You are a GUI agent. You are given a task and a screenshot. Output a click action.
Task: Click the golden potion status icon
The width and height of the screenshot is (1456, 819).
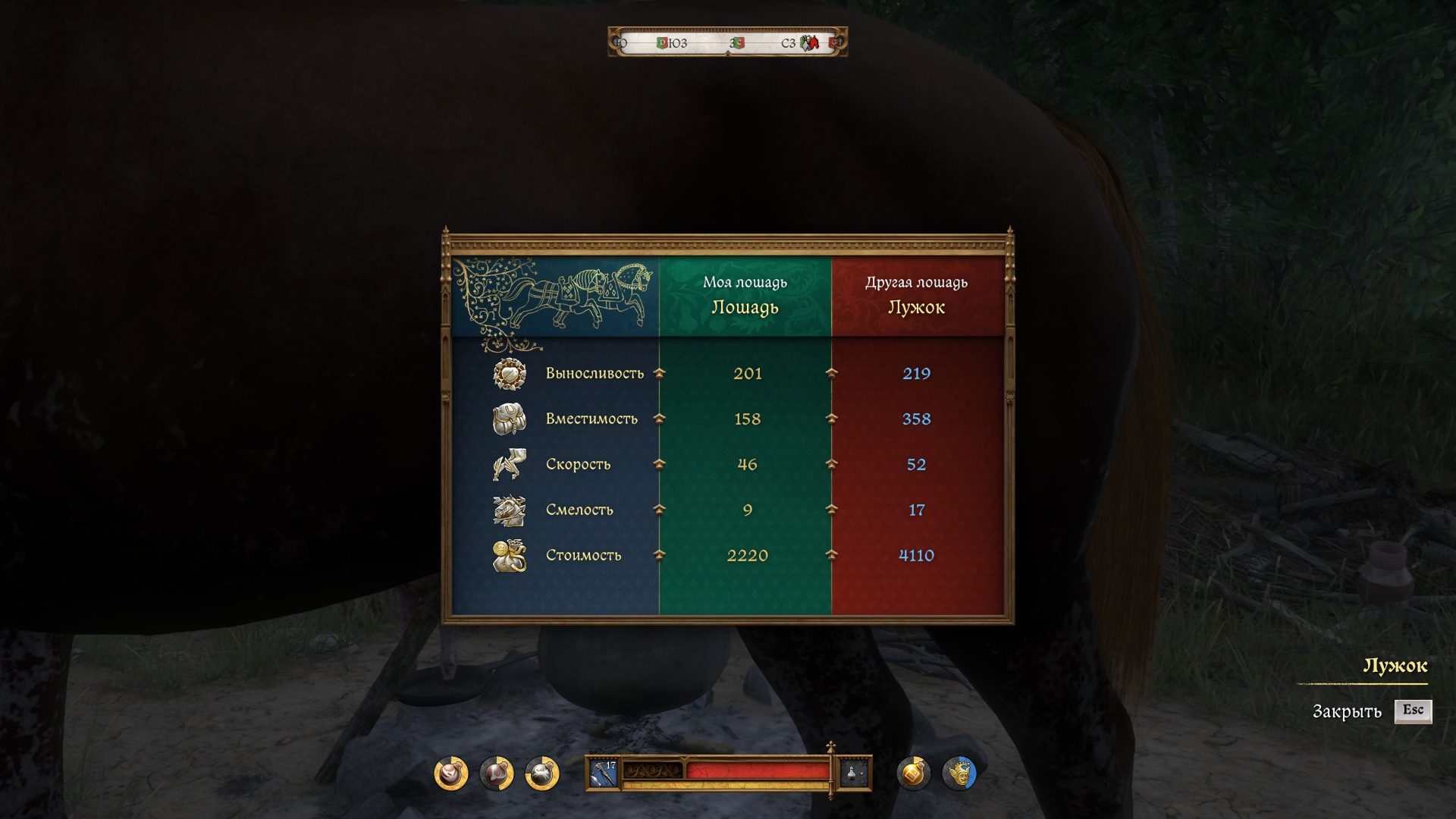click(913, 773)
